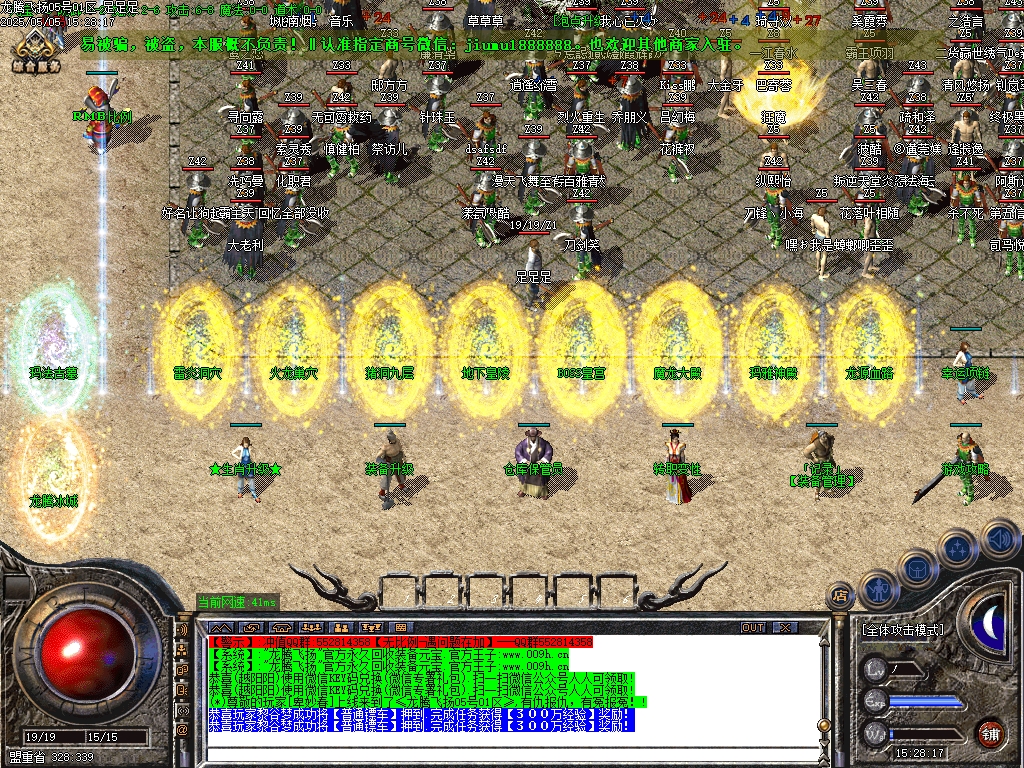
Task: Click the three-figures group toolbar button
Action: coord(310,627)
